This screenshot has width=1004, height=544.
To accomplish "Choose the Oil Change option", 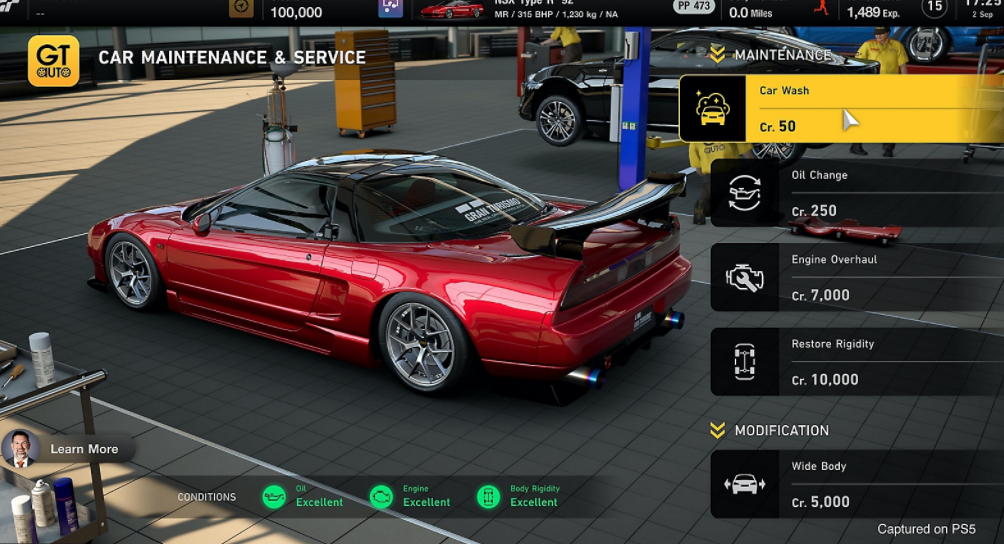I will [855, 193].
